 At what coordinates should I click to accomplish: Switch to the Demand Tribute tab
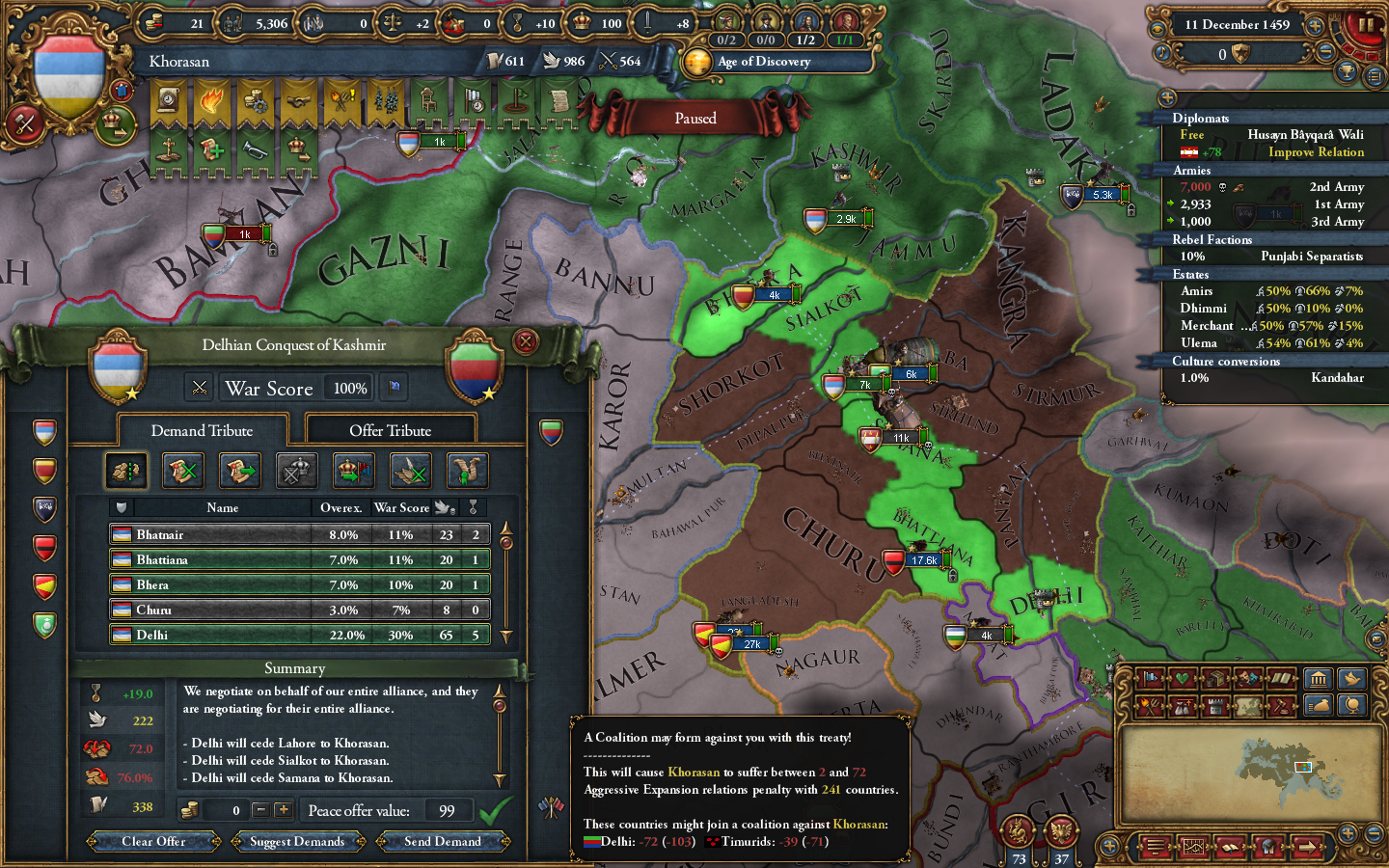[x=203, y=431]
